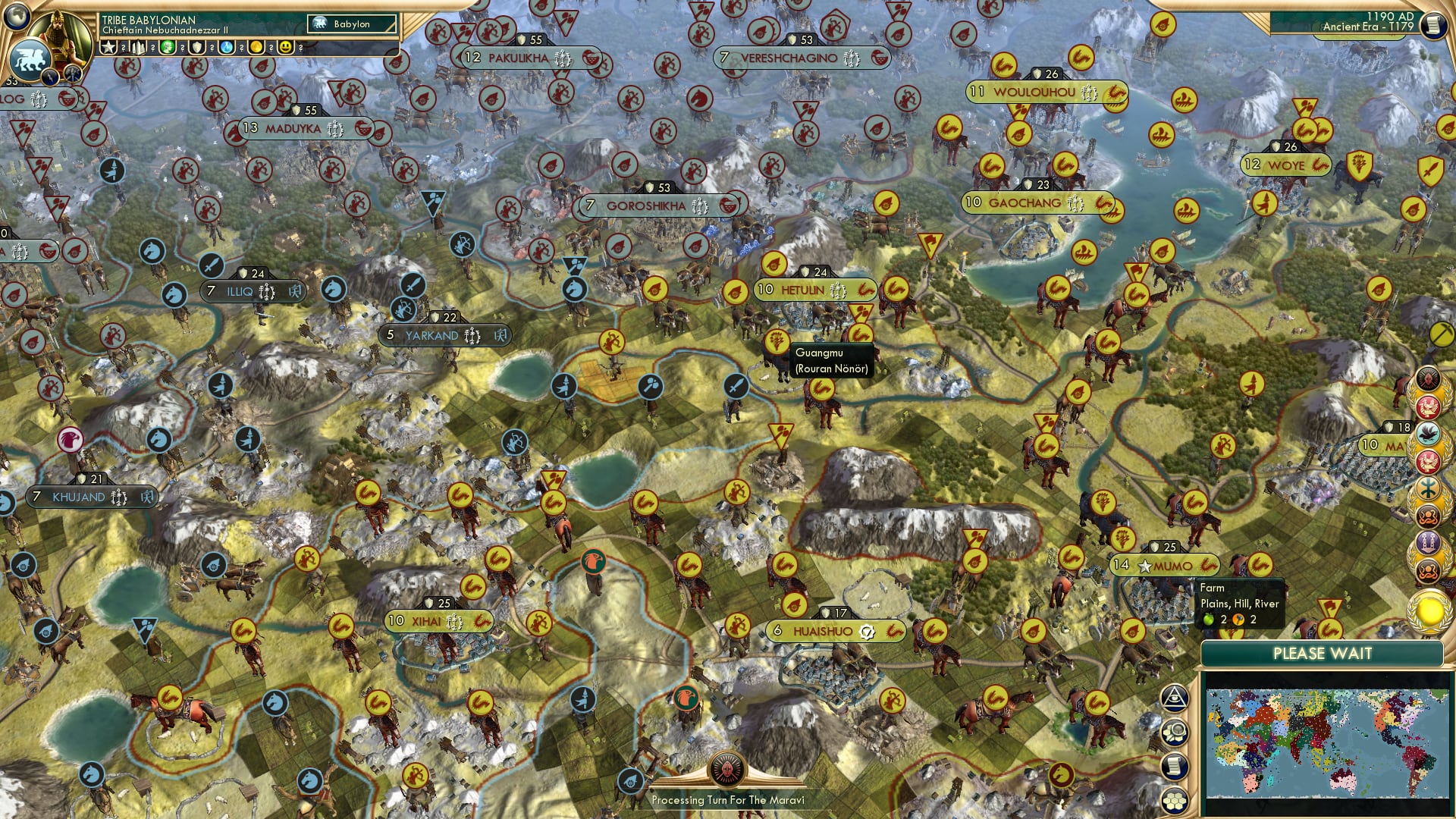
Task: Click the shield icon in the resource bar
Action: click(x=197, y=47)
